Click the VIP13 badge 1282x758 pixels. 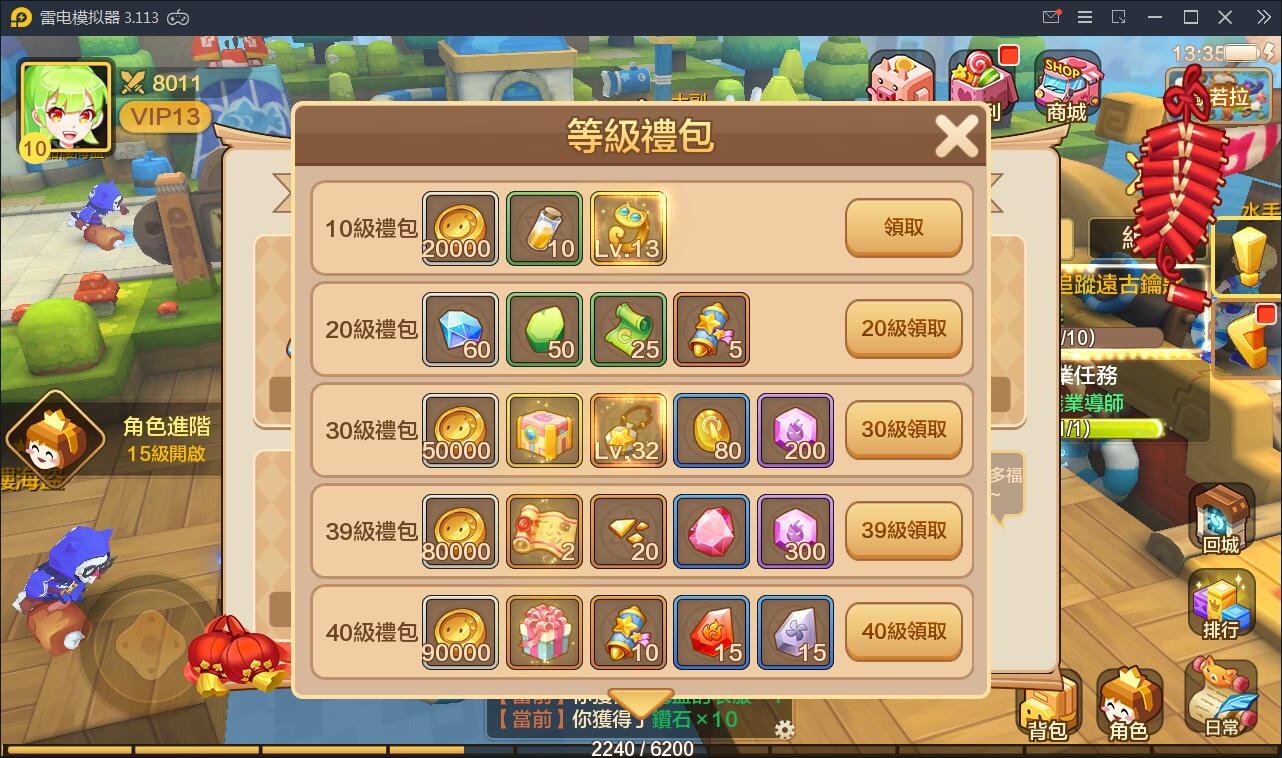tap(164, 117)
